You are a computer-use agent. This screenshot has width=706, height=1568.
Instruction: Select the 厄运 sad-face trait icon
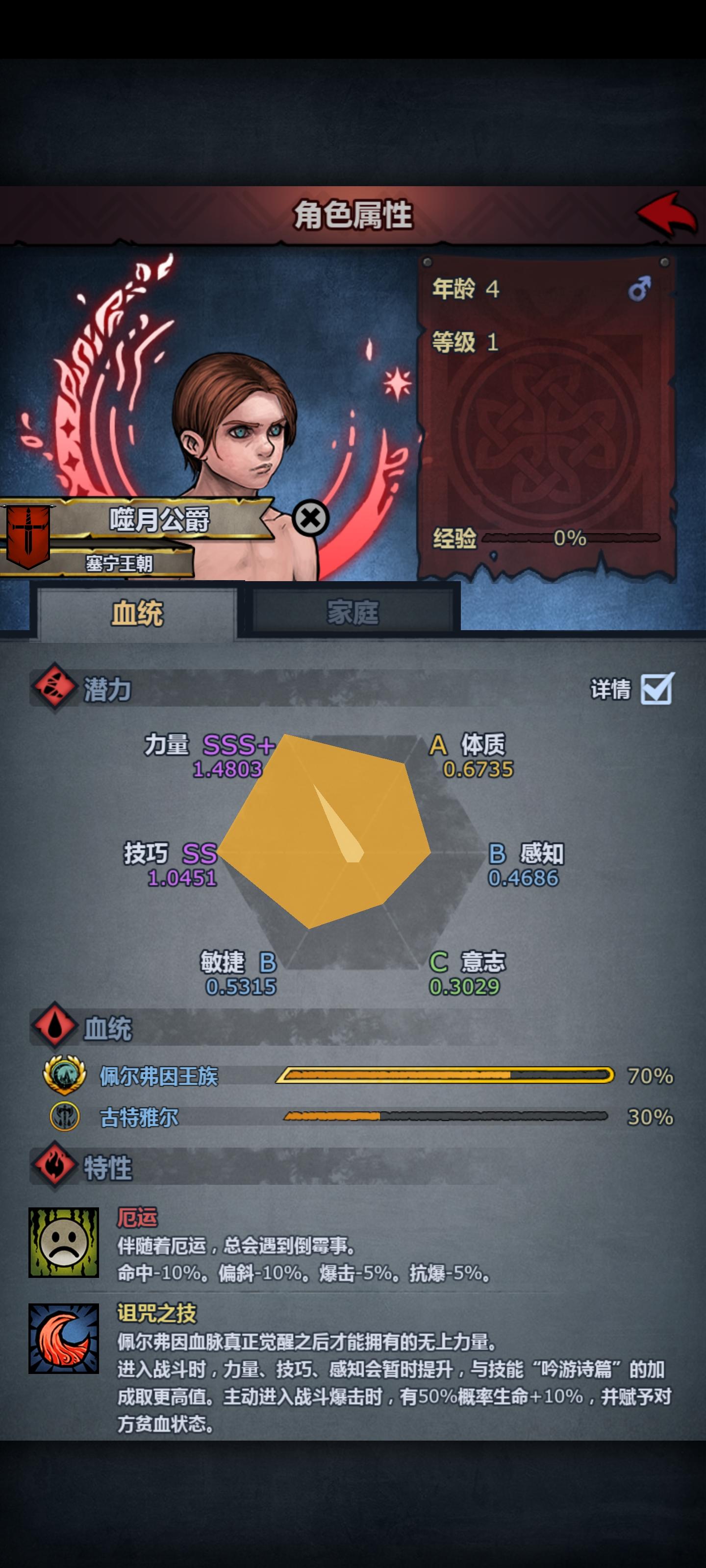[x=63, y=1243]
